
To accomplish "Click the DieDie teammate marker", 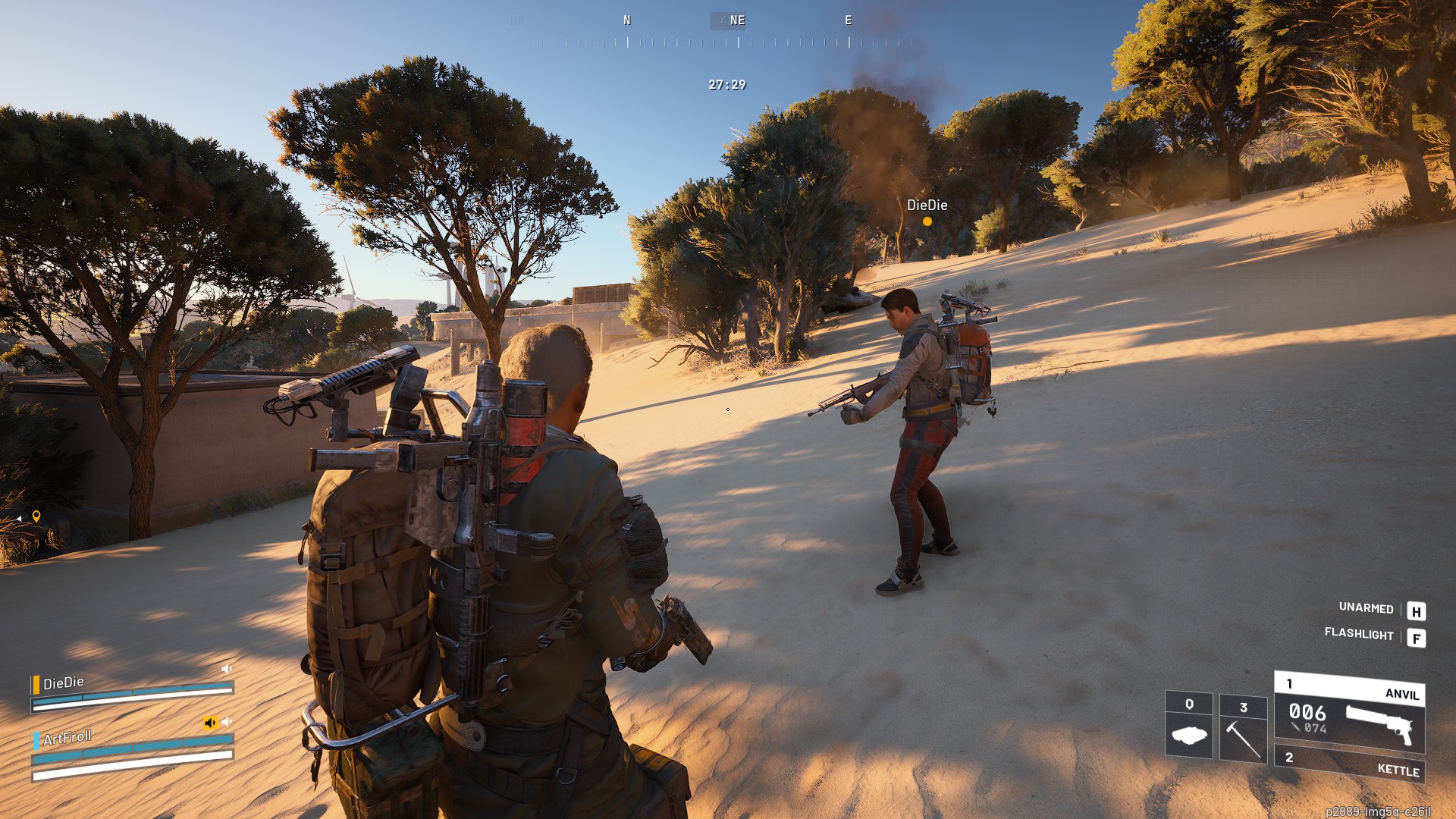I will 927,221.
